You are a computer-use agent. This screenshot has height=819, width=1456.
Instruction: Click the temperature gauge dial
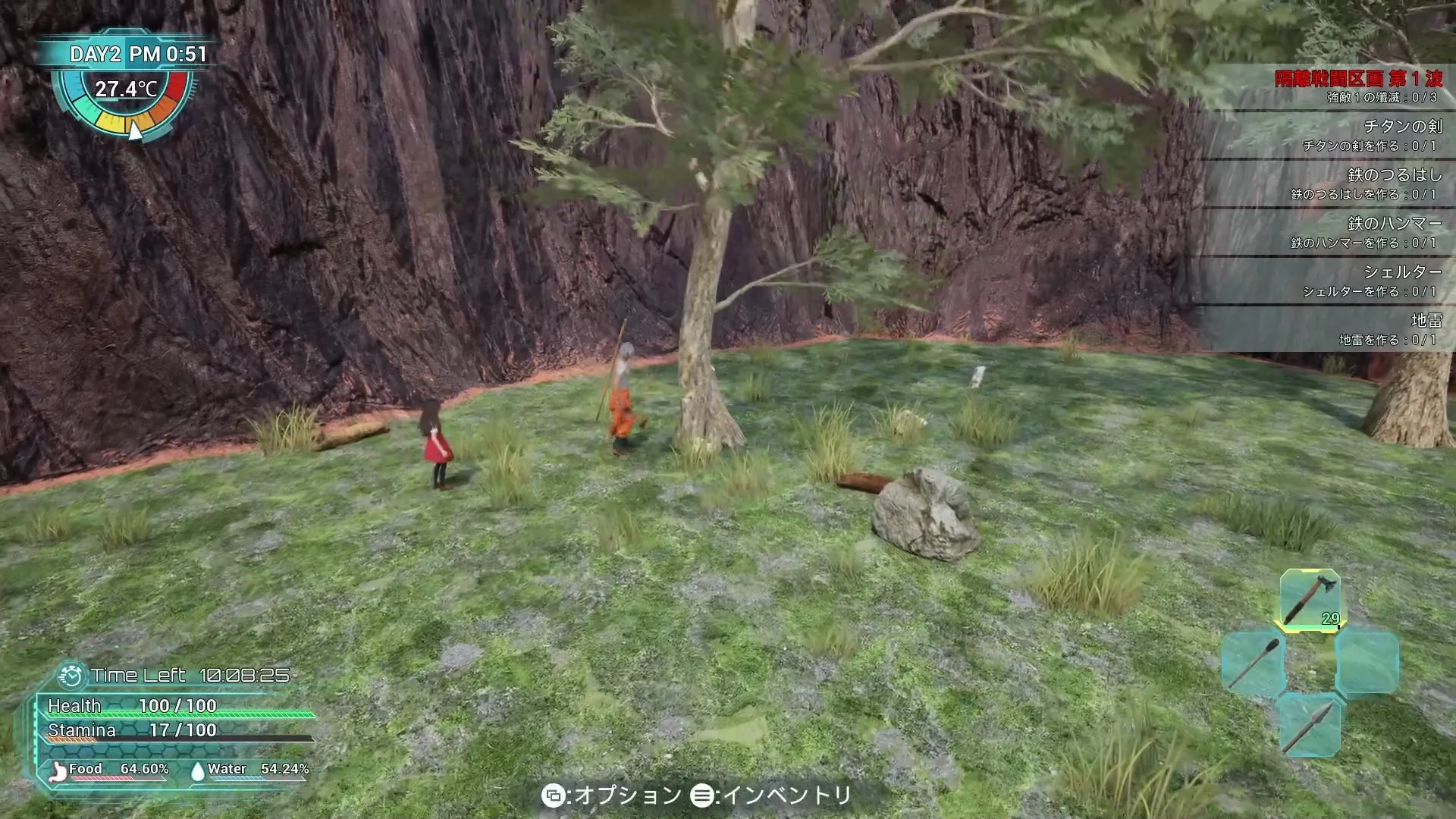point(125,102)
